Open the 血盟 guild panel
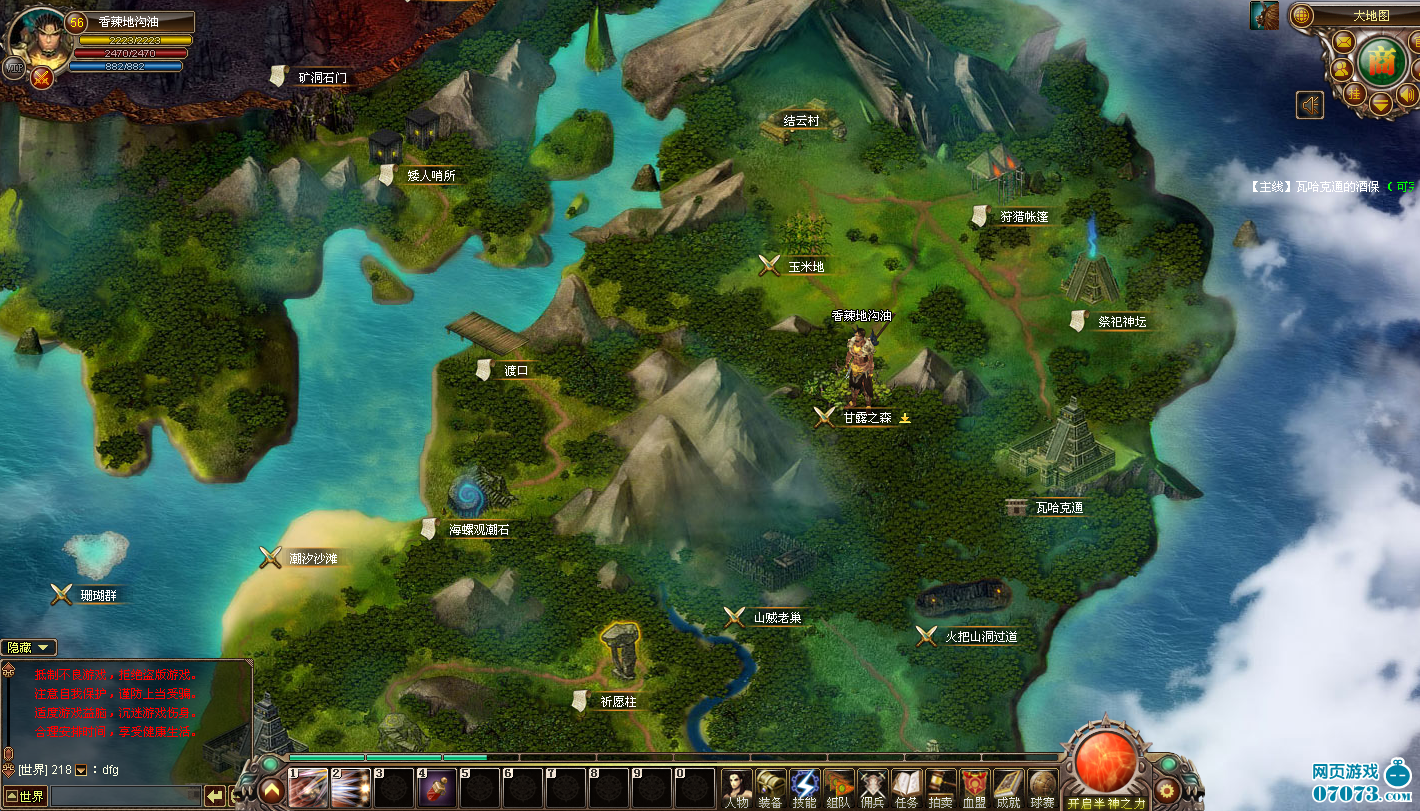This screenshot has height=811, width=1420. click(x=974, y=788)
